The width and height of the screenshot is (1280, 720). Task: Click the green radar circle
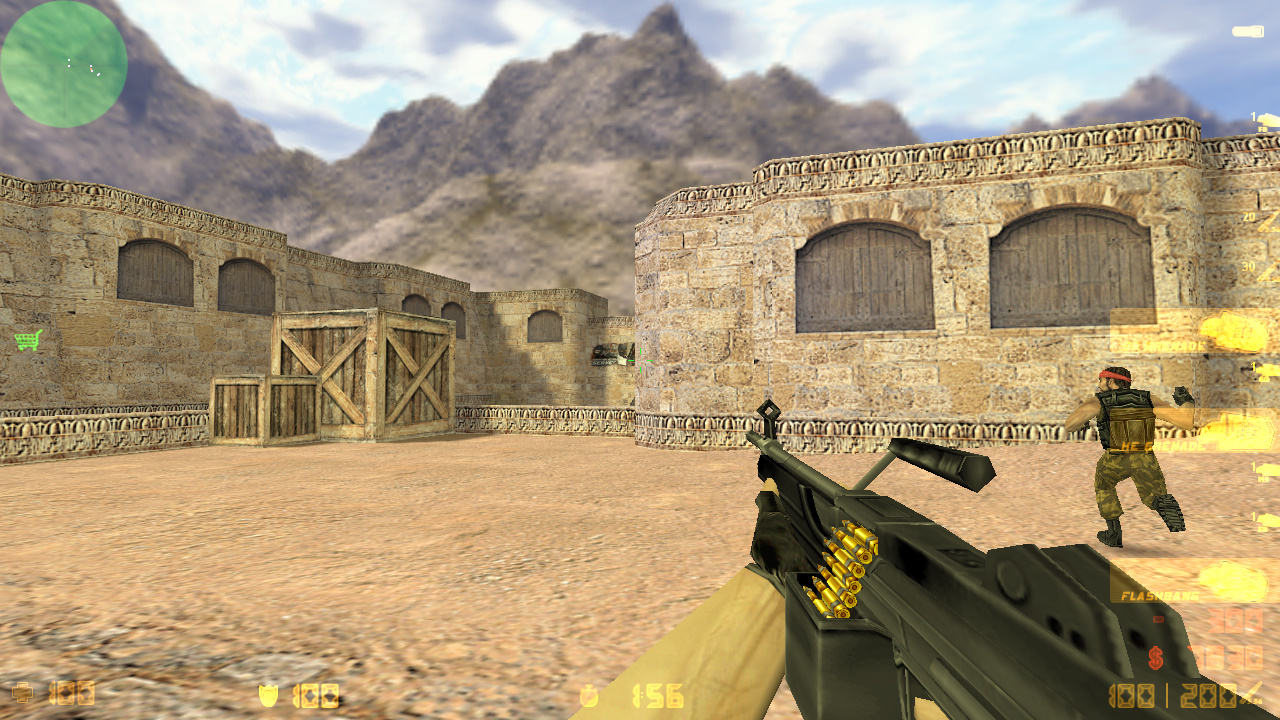63,63
